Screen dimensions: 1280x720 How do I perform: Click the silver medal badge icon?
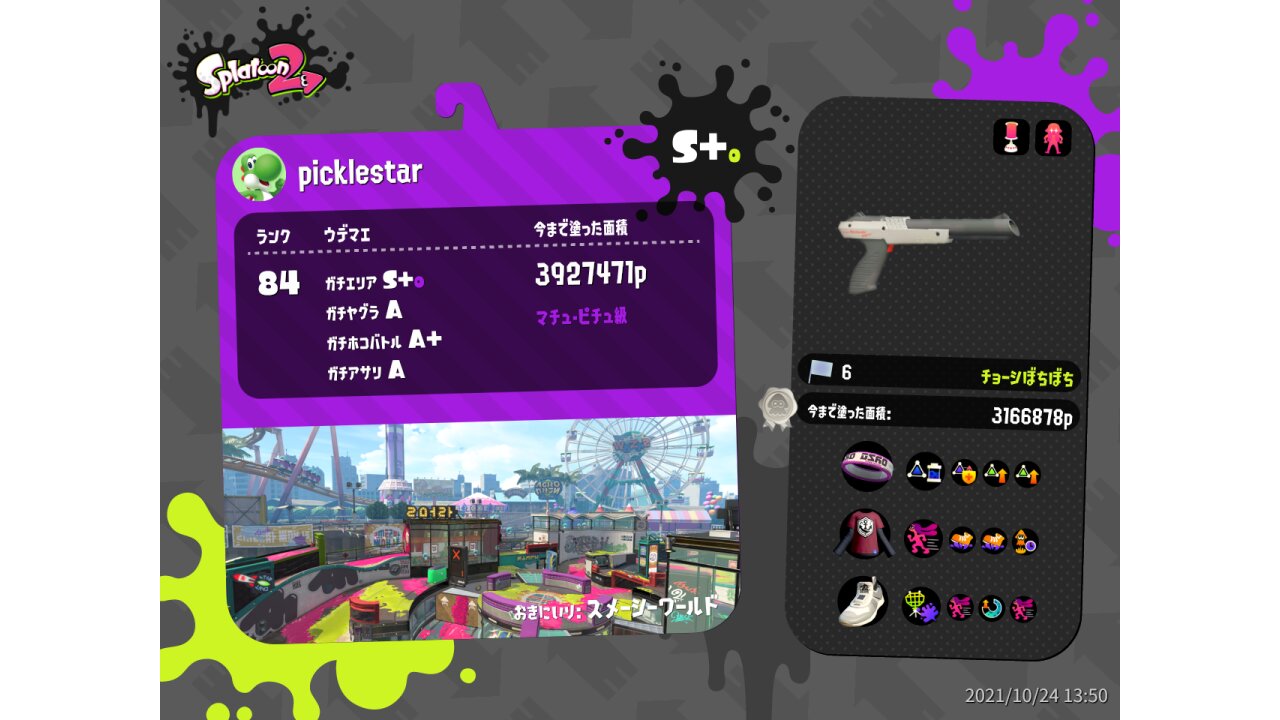pyautogui.click(x=777, y=409)
